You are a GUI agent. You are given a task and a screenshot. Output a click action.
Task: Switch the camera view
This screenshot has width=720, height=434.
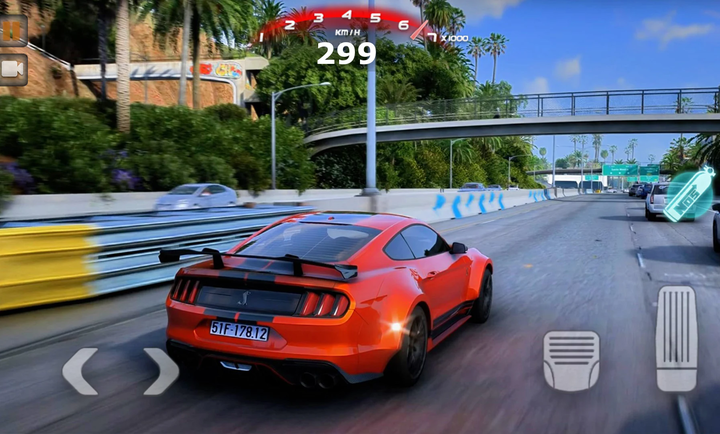(13, 69)
